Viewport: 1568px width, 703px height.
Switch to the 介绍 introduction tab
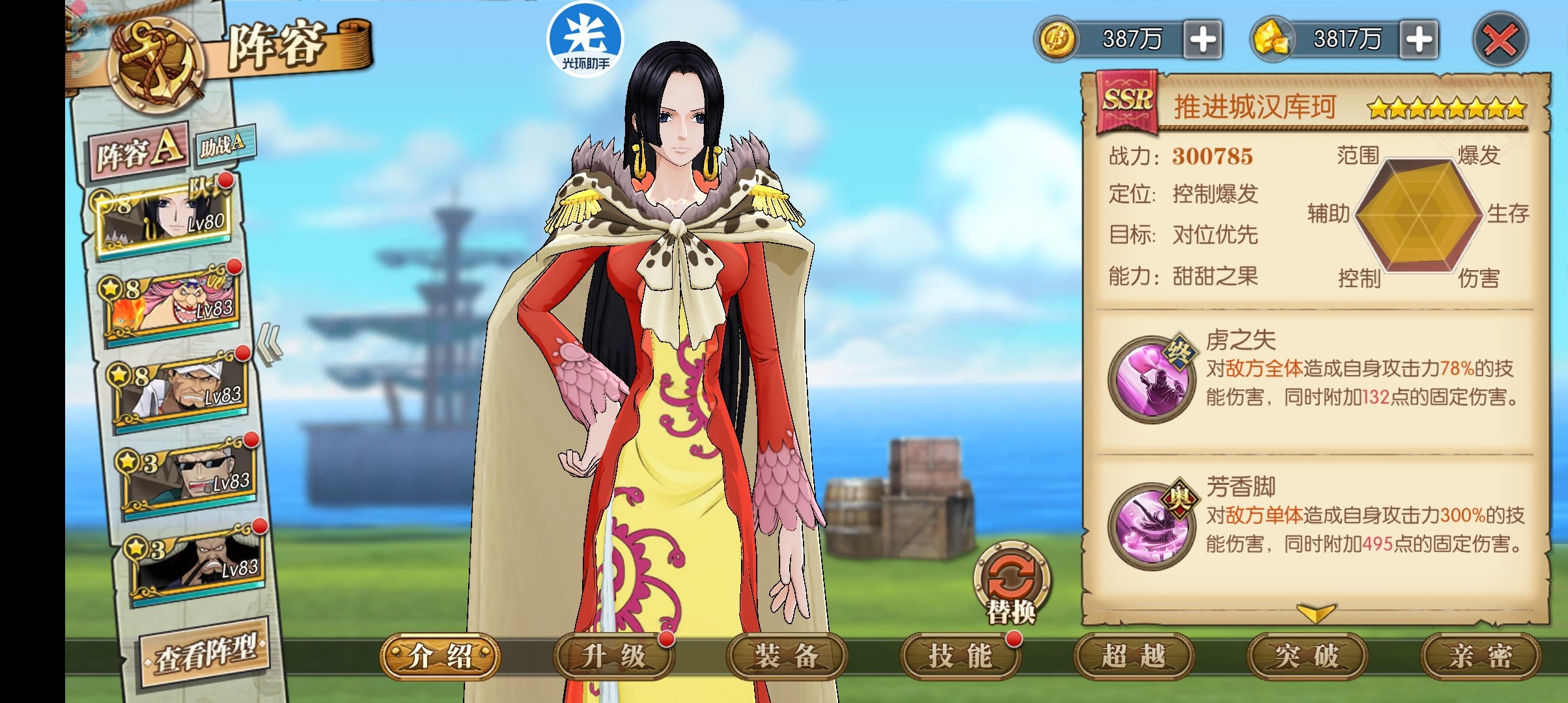(x=440, y=656)
